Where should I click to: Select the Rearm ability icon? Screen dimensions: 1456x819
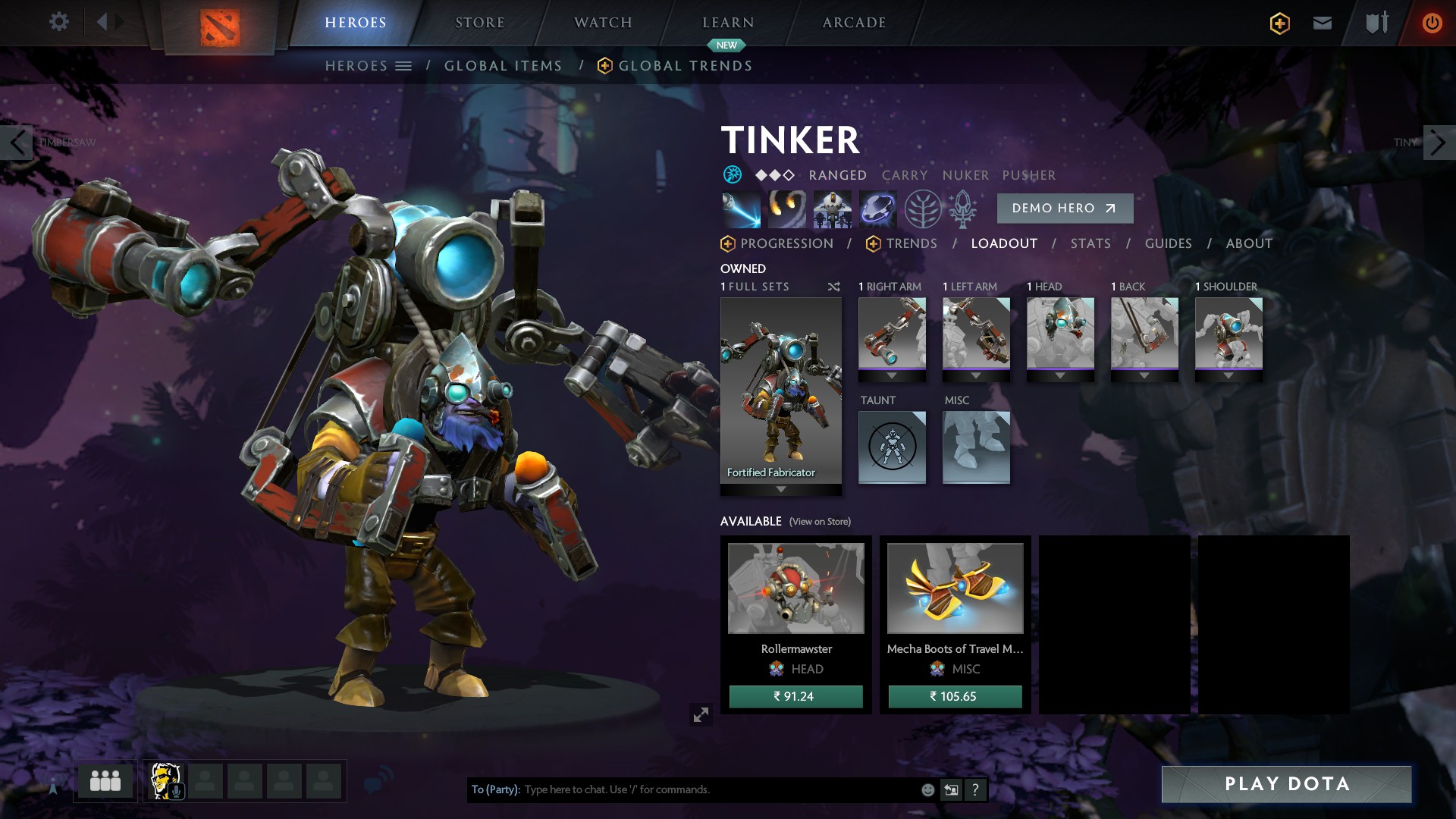[878, 209]
